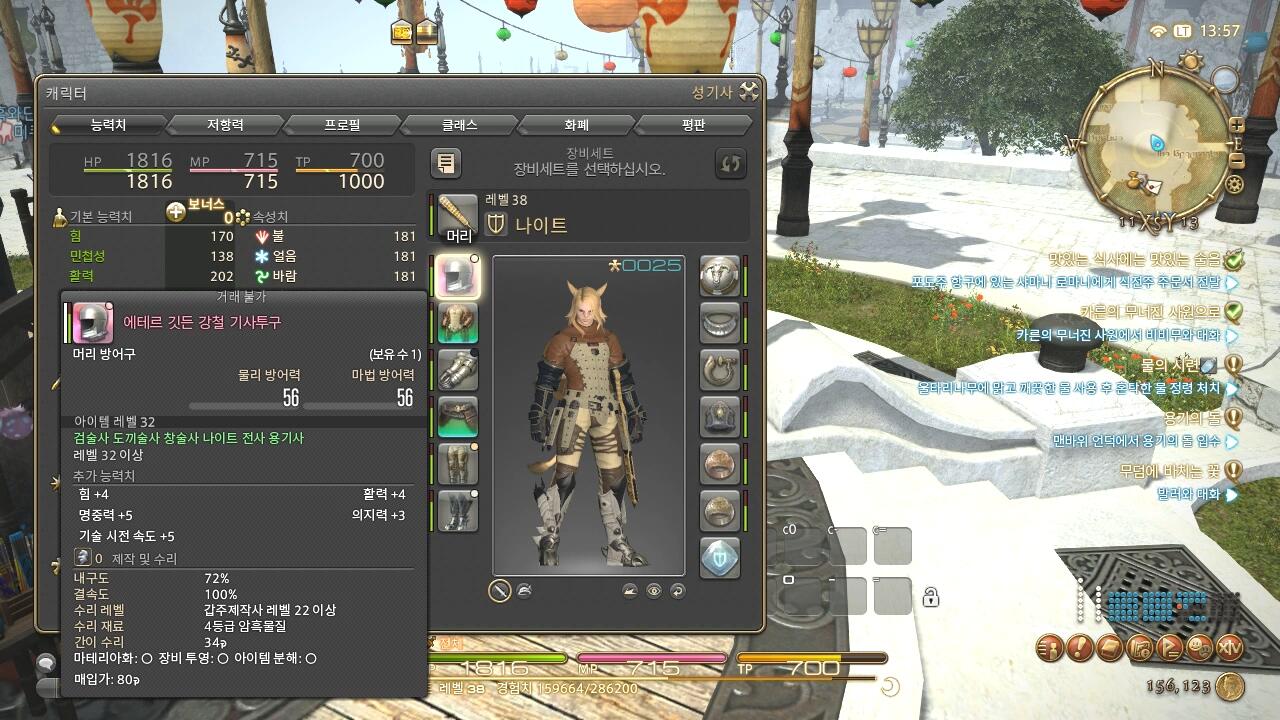This screenshot has height=720, width=1280.
Task: Zoom out on the minimap
Action: [x=1237, y=160]
